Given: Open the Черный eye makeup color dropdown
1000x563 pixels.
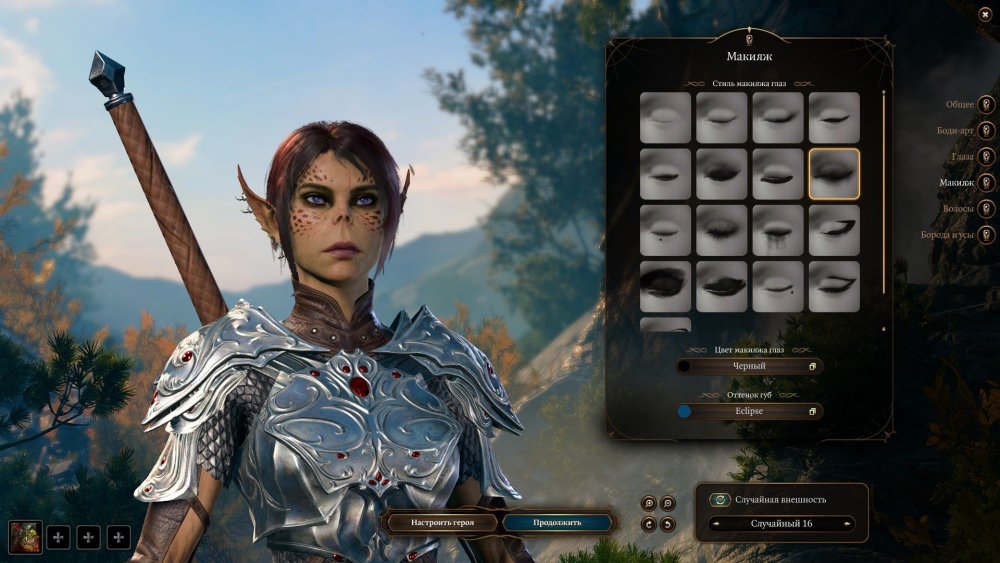Looking at the screenshot, I should pos(749,366).
